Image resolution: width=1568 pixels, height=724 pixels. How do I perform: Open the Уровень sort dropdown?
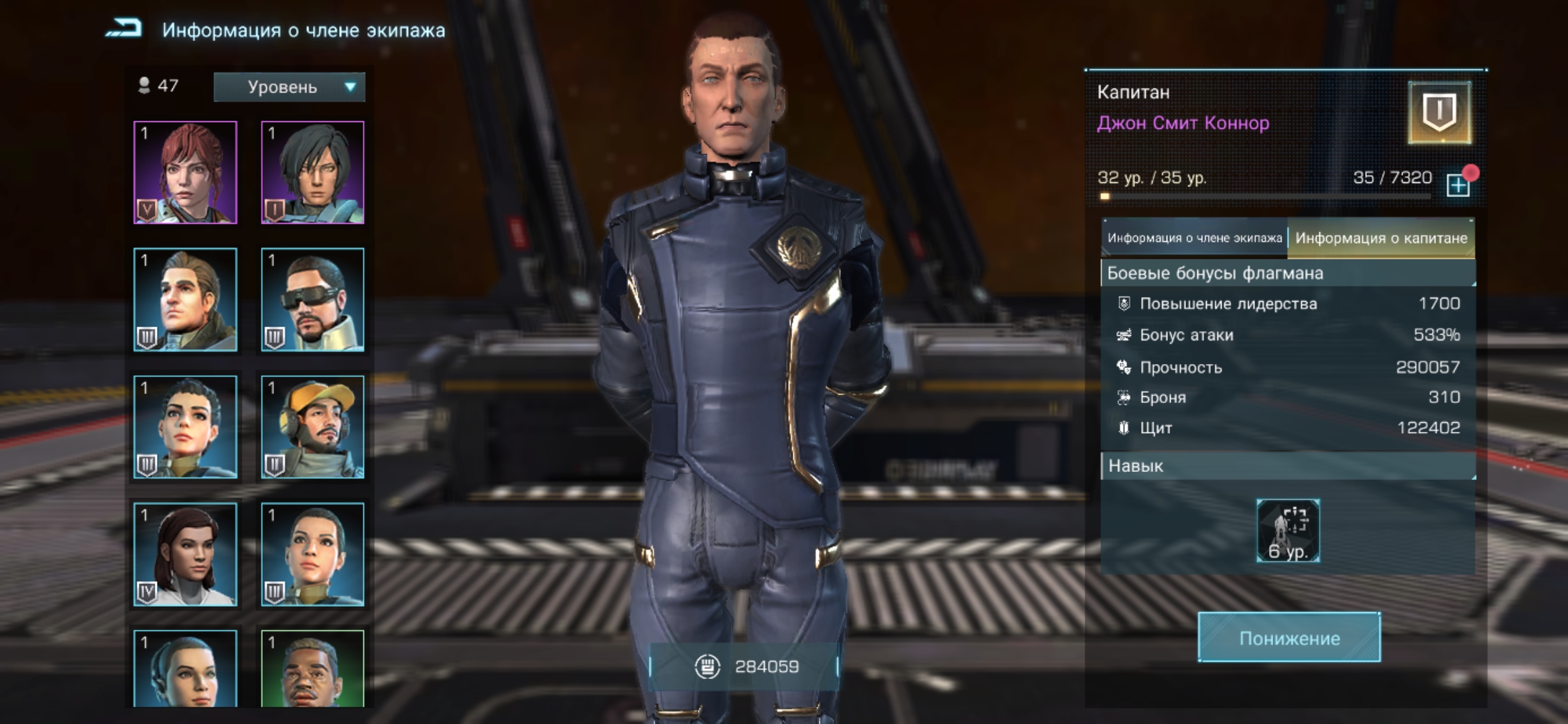tap(289, 87)
